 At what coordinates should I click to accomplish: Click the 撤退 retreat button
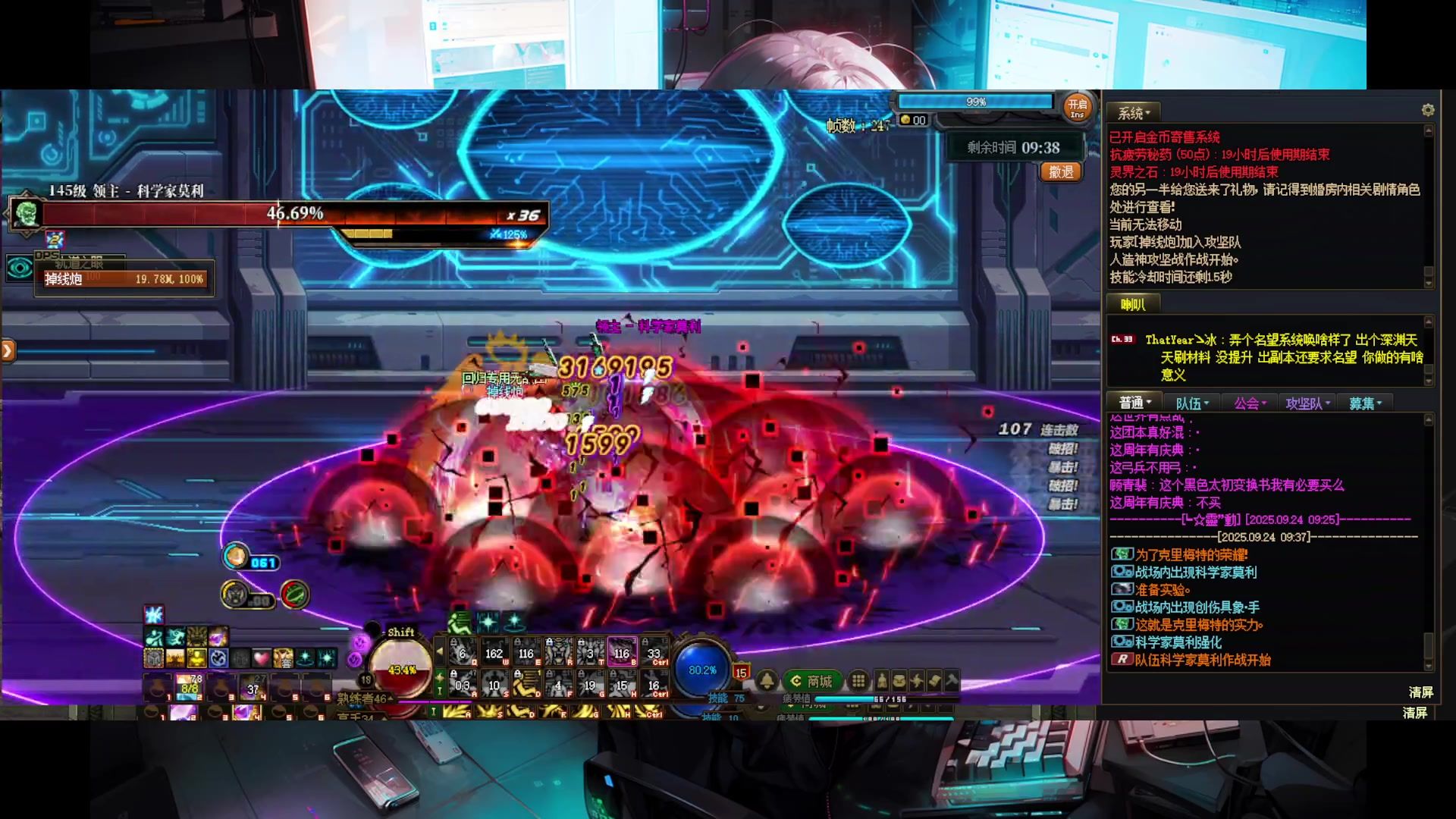1061,172
